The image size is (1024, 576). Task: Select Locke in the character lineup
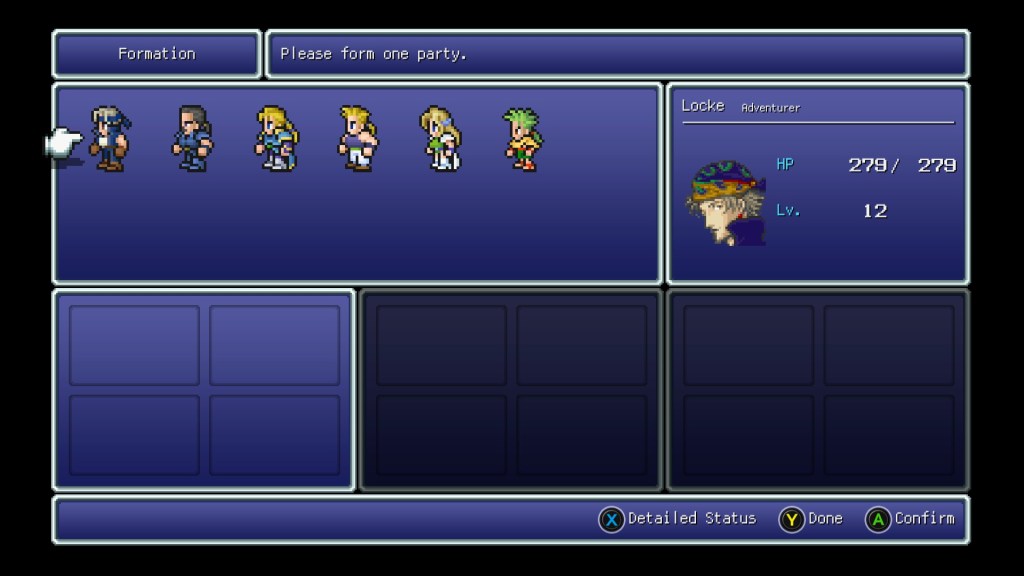tap(109, 139)
